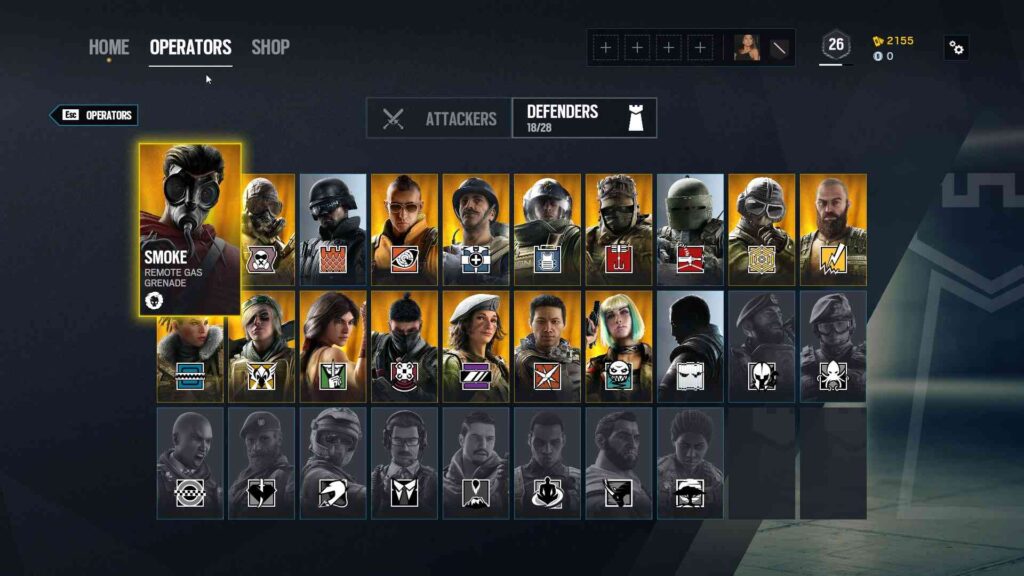The height and width of the screenshot is (576, 1024).
Task: Select Rook with the armor plate icon
Action: pyautogui.click(x=547, y=230)
